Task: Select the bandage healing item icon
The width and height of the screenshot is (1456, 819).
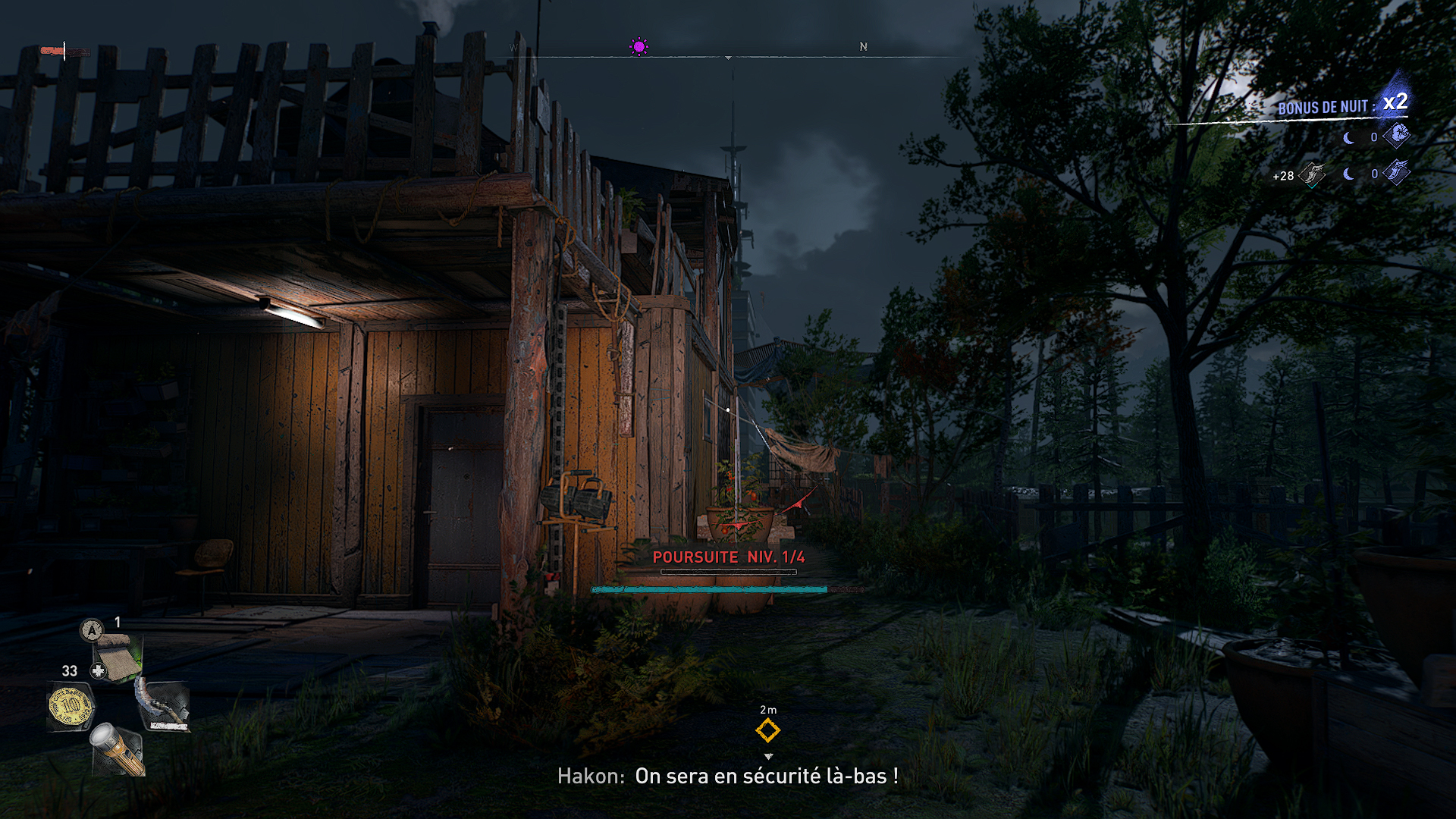Action: [x=119, y=656]
